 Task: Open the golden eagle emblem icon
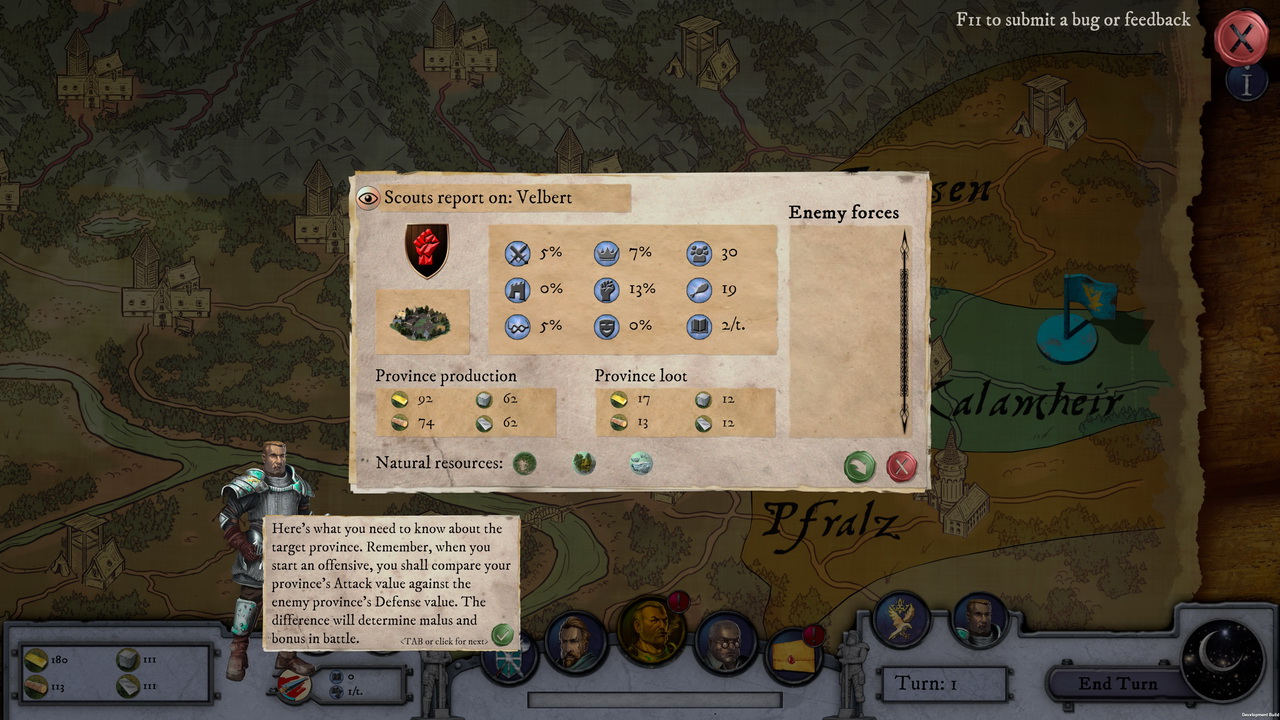(901, 620)
